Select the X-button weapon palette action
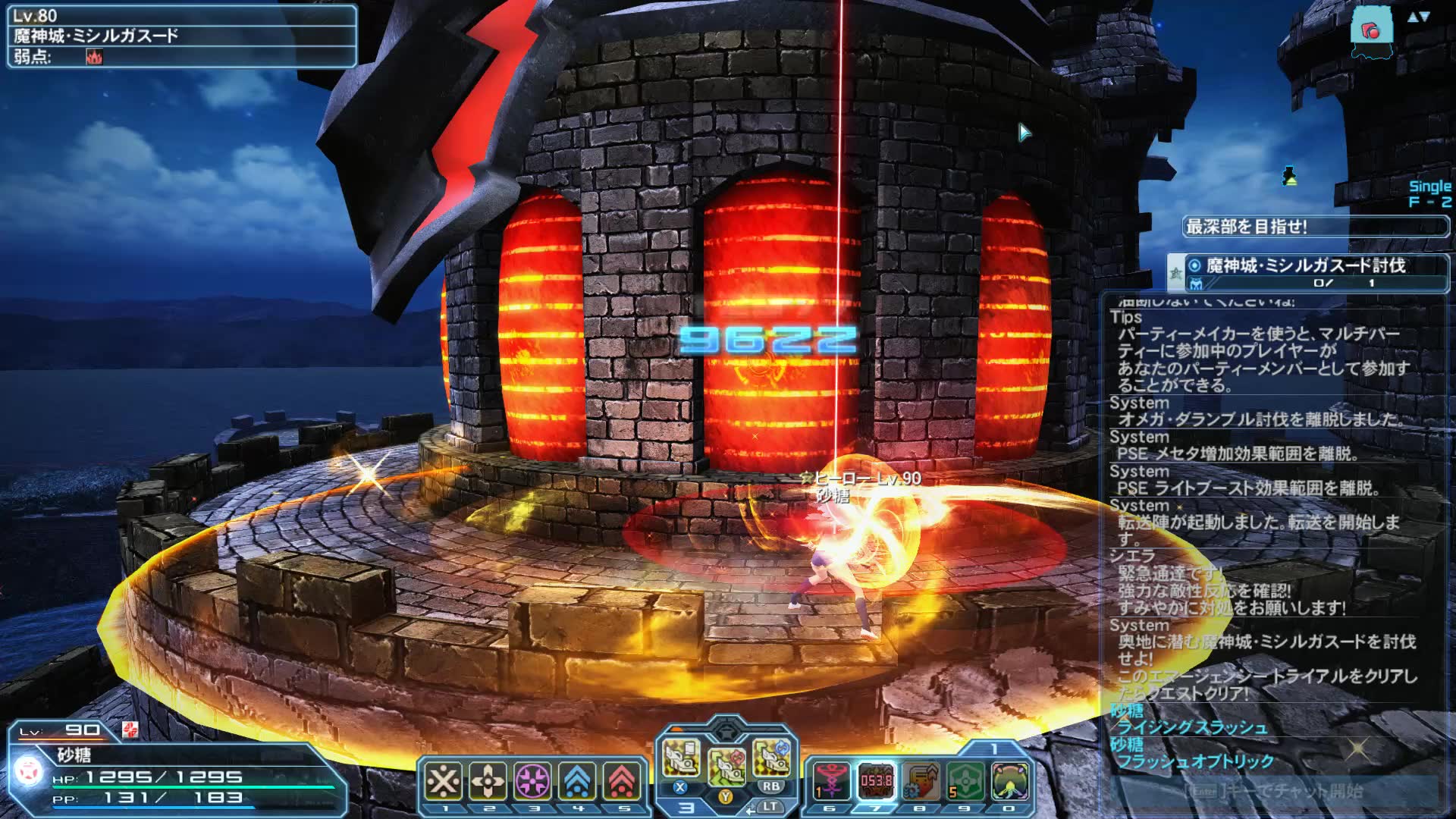Screen dimensions: 1456x819 [x=680, y=759]
